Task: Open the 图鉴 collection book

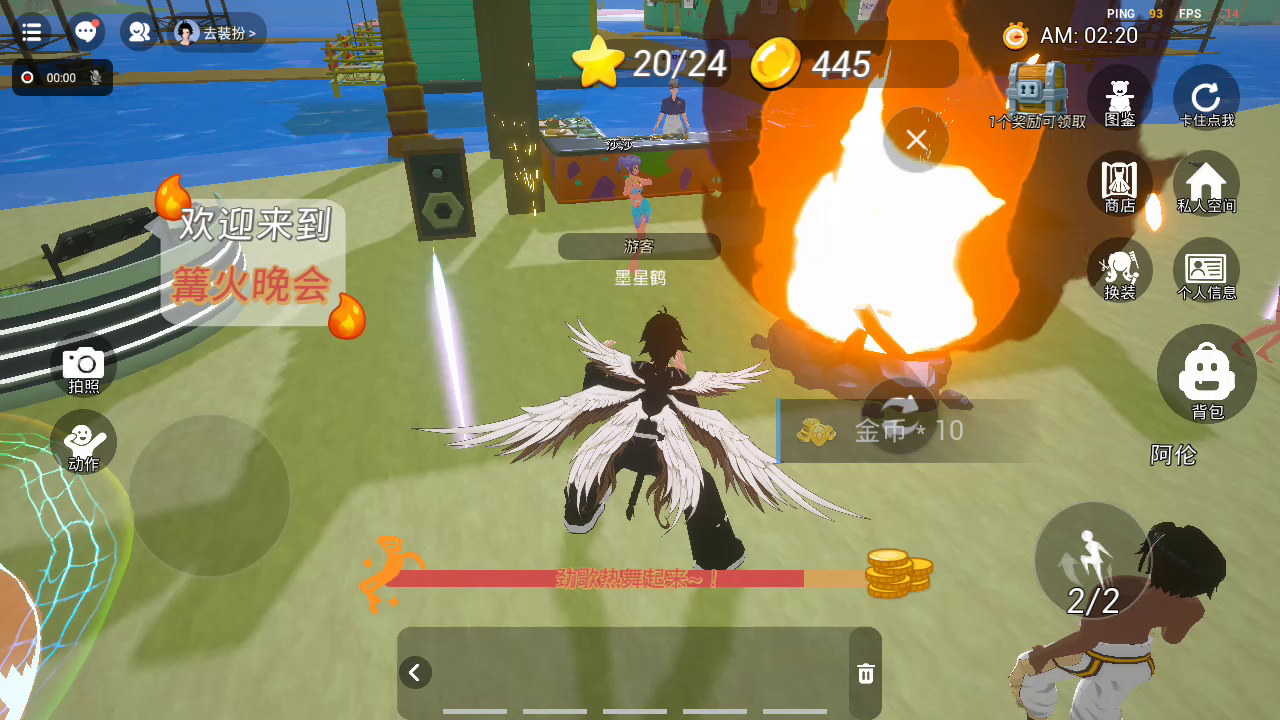Action: tap(1119, 97)
